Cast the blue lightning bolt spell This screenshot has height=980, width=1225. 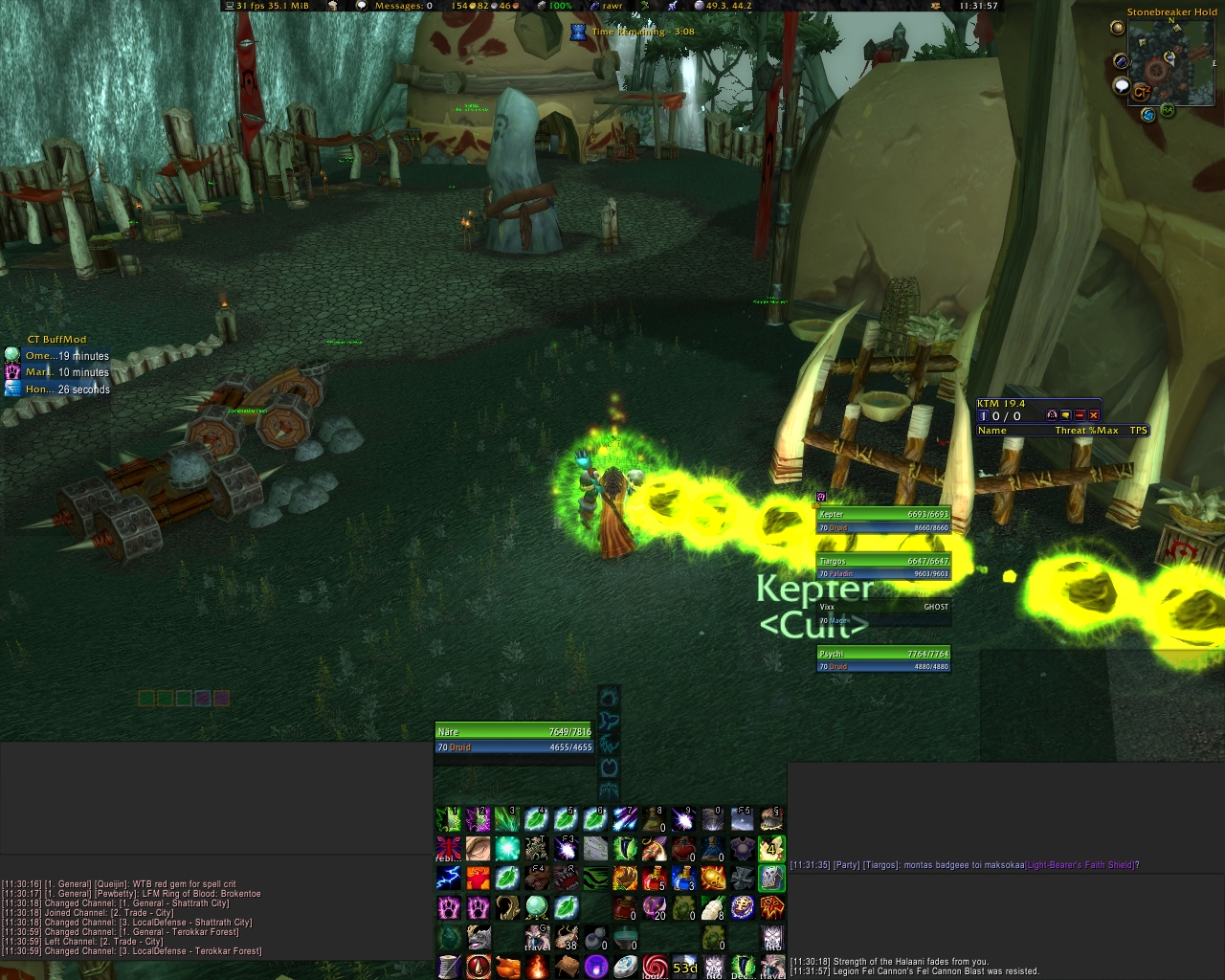[x=449, y=877]
